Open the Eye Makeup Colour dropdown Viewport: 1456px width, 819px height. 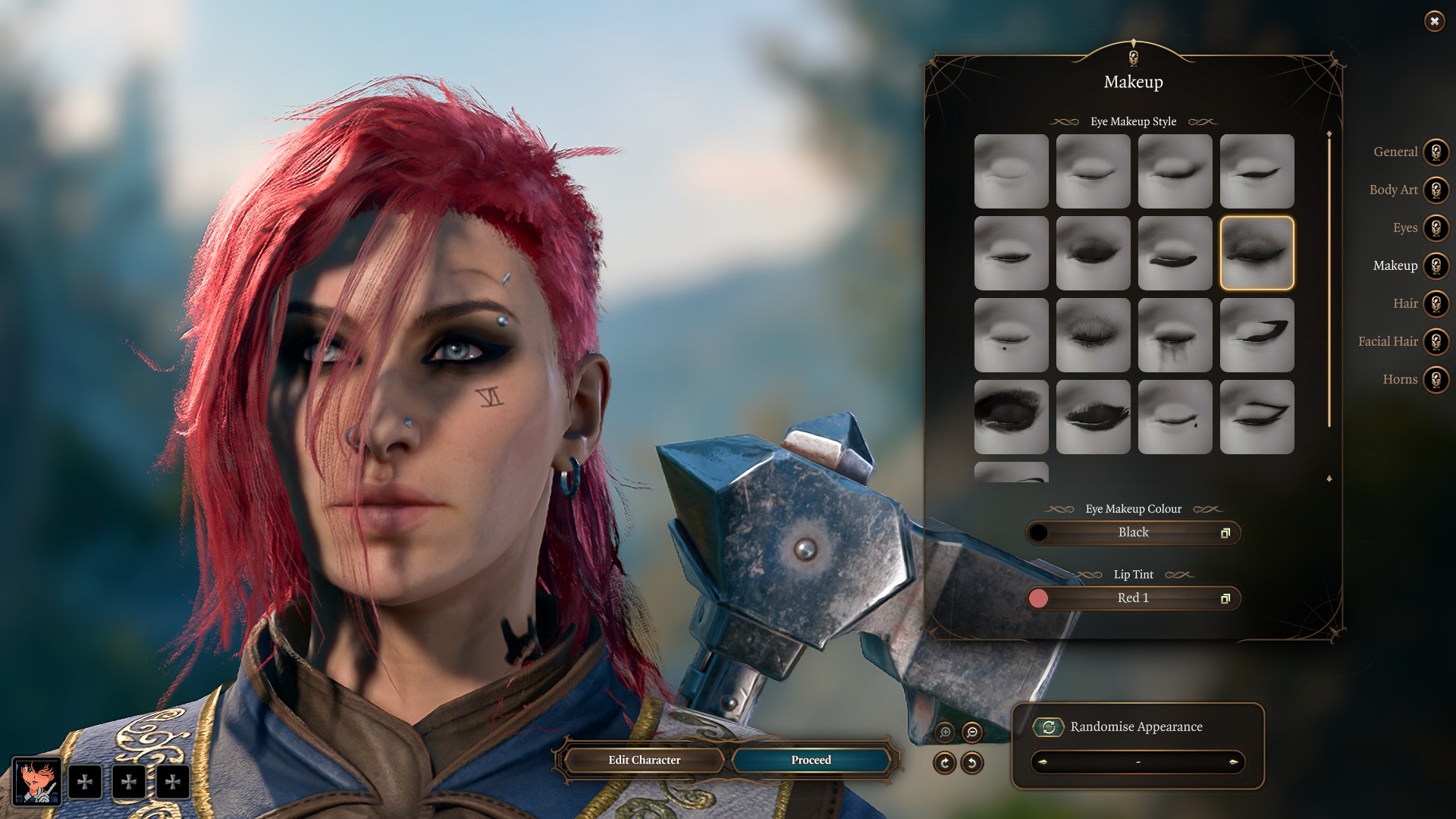[x=1133, y=533]
